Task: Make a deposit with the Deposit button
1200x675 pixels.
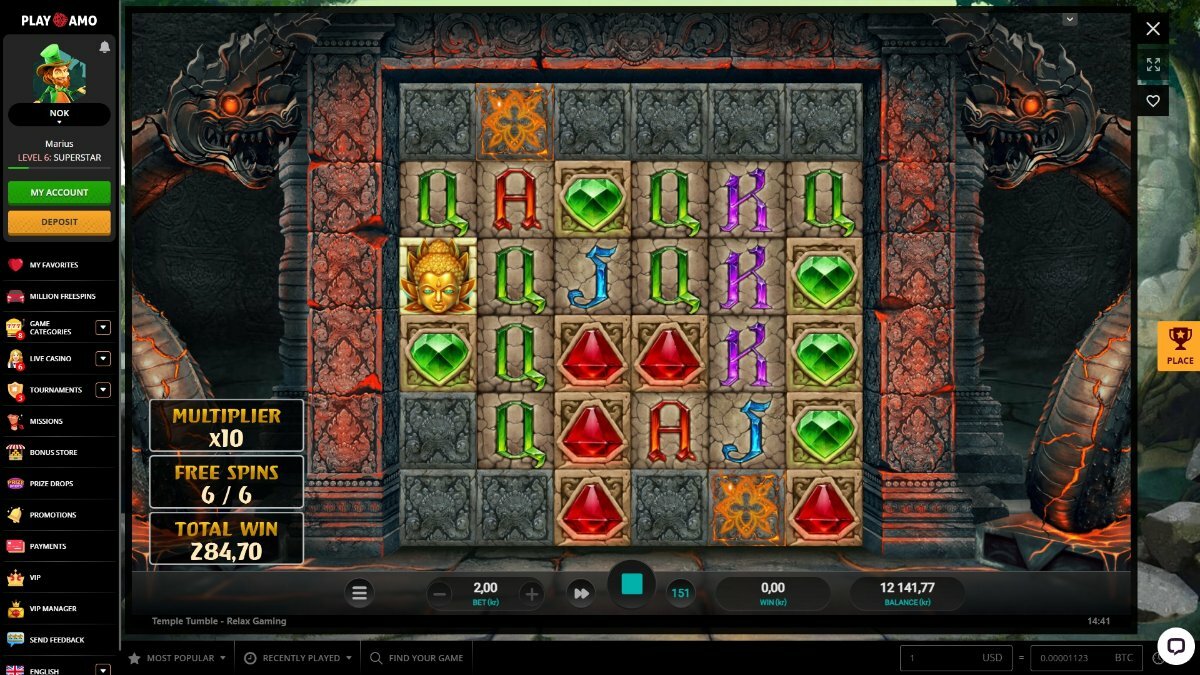Action: click(x=59, y=222)
